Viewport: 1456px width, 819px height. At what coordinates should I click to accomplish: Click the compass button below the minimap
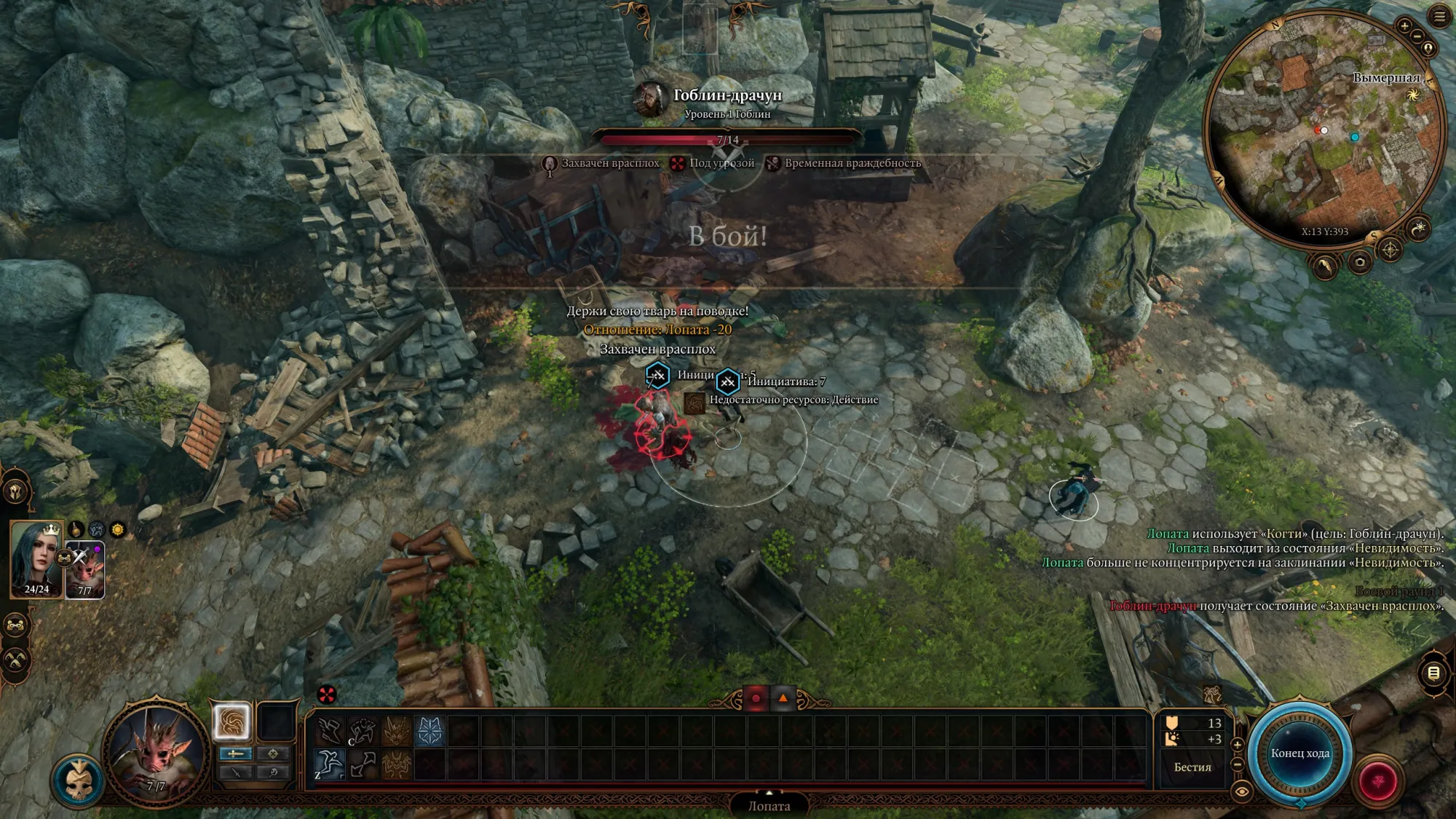(x=1390, y=250)
